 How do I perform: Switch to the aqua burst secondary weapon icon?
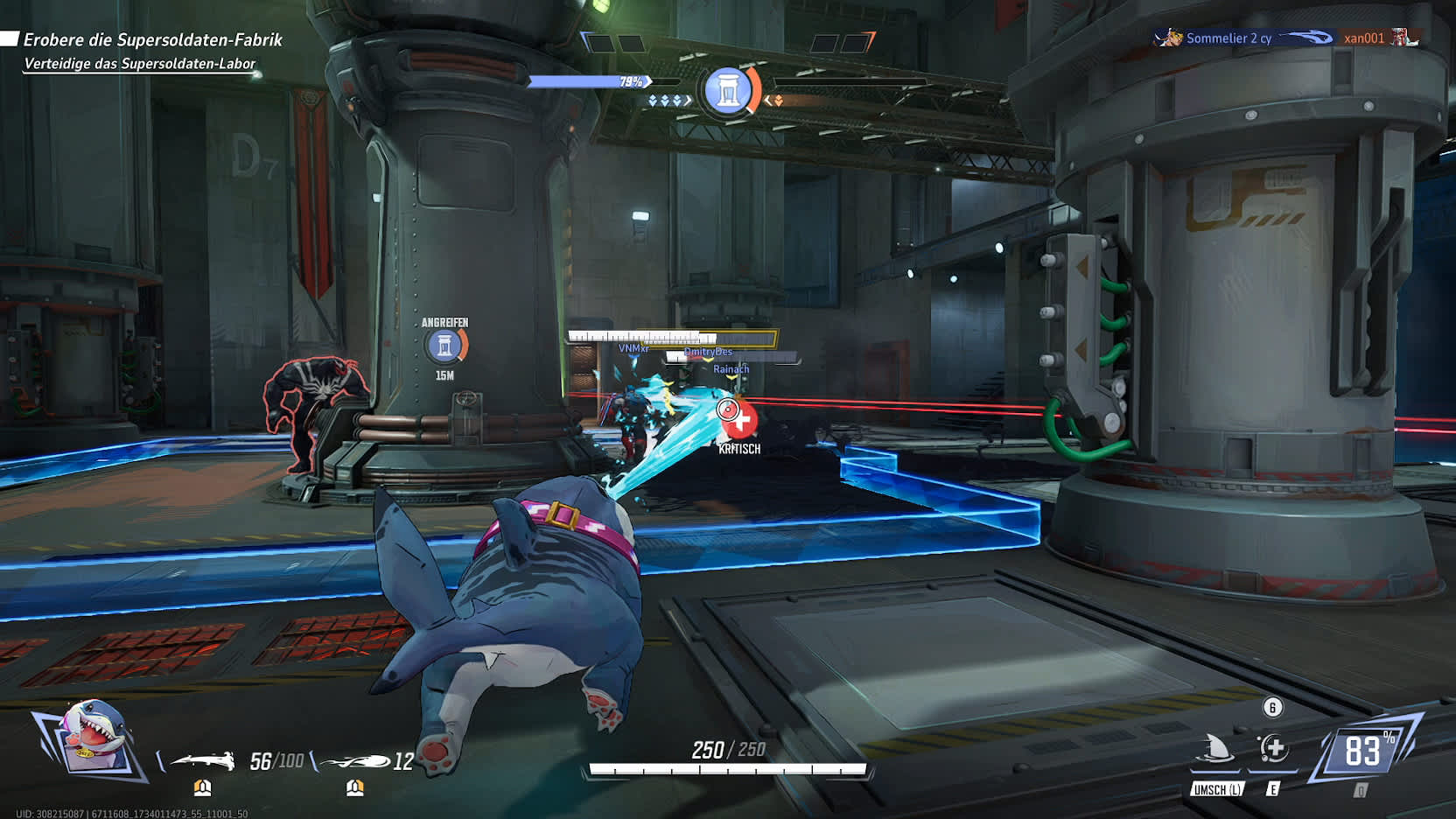[357, 761]
